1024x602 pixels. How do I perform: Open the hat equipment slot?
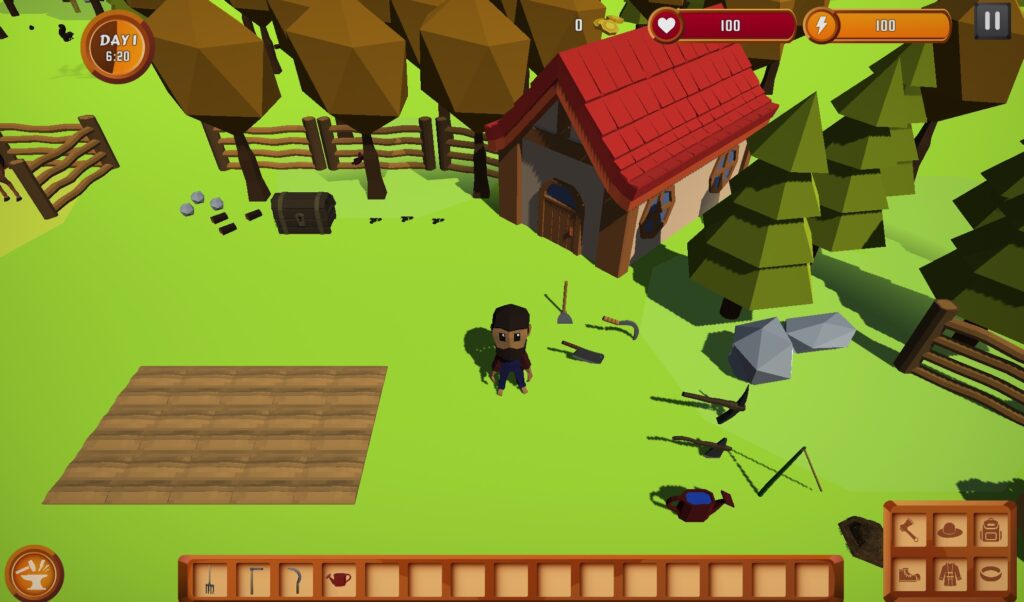(950, 530)
